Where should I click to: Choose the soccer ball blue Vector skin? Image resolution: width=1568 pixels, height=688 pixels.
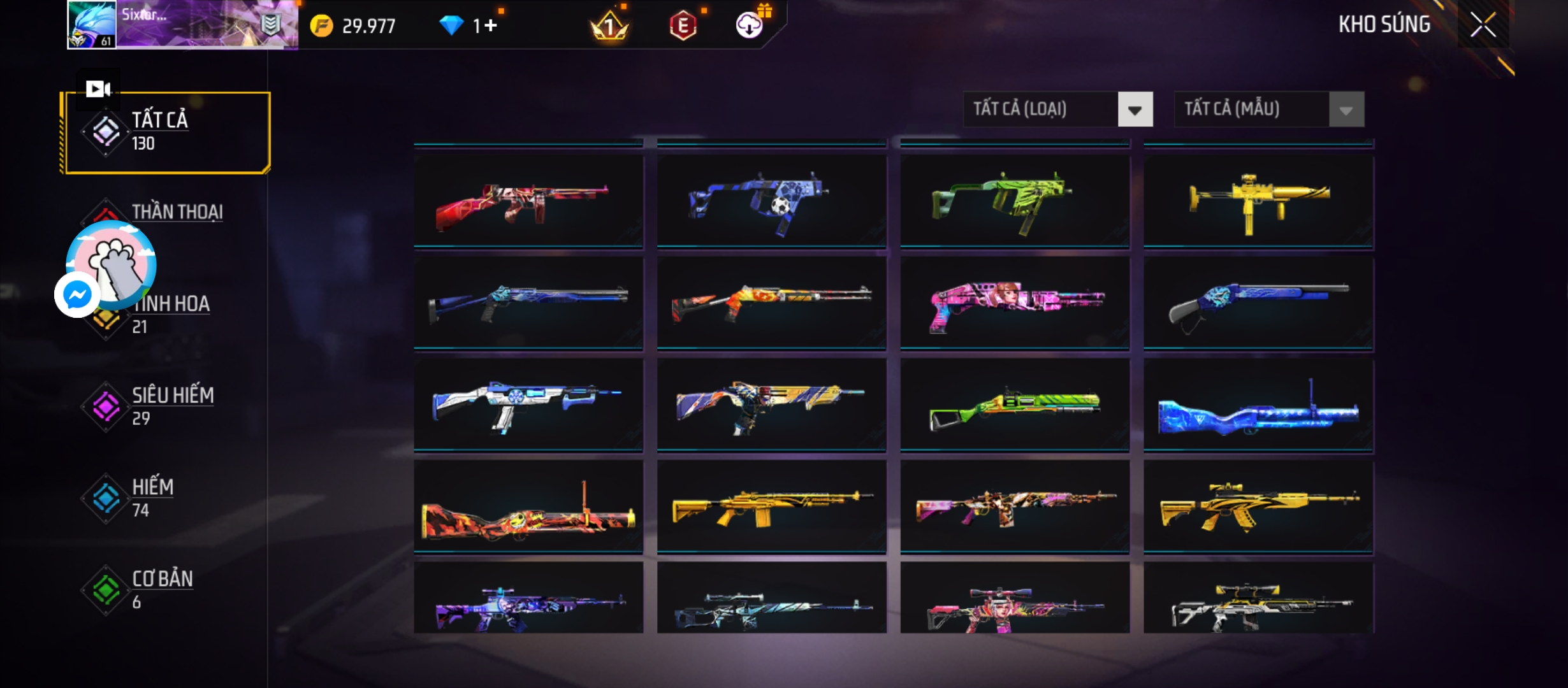[x=771, y=200]
